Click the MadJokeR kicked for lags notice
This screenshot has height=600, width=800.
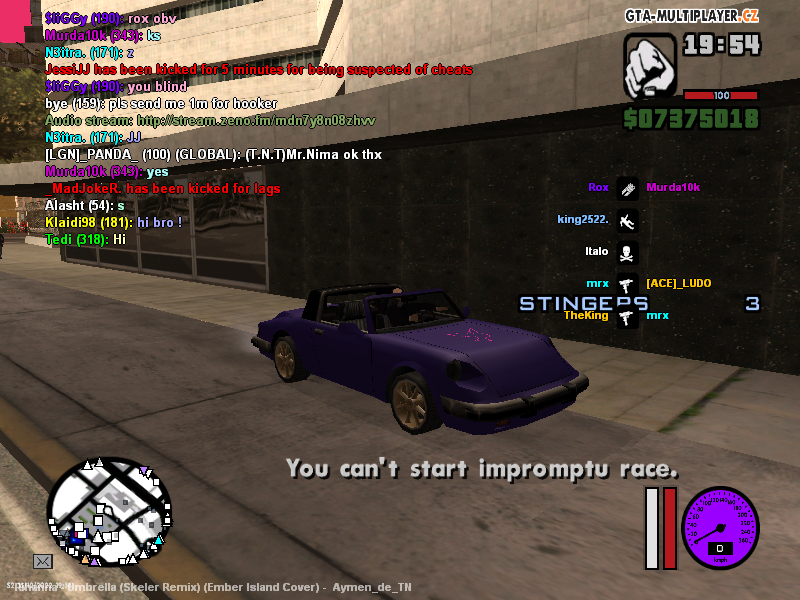166,189
